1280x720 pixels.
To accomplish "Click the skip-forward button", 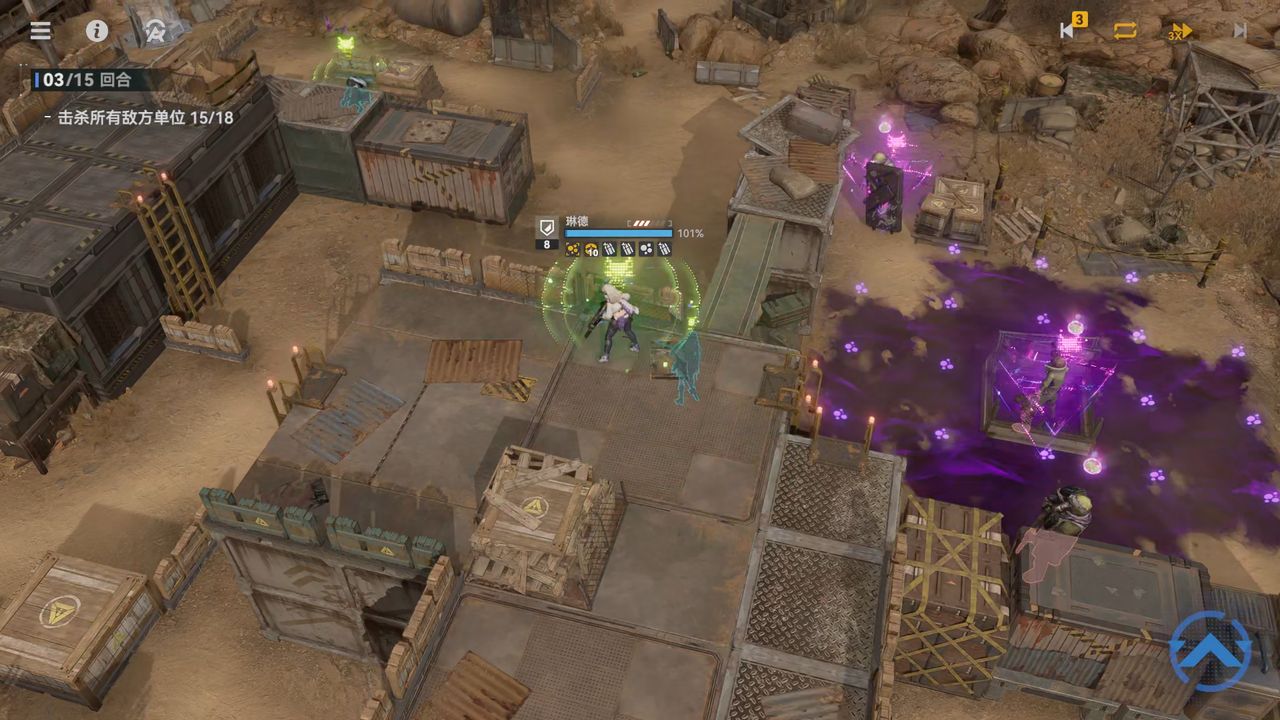I will point(1240,30).
